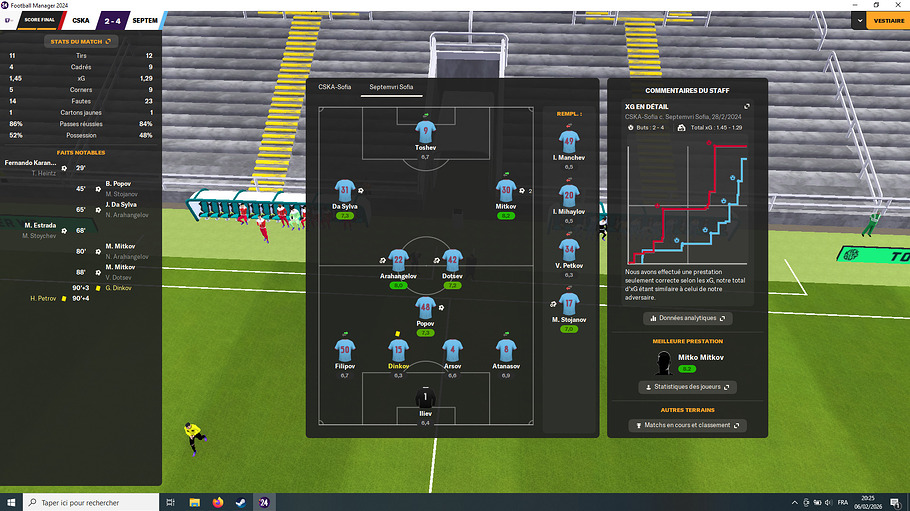This screenshot has height=511, width=910.
Task: Select substitute M. Stojanov
Action: pos(569,303)
